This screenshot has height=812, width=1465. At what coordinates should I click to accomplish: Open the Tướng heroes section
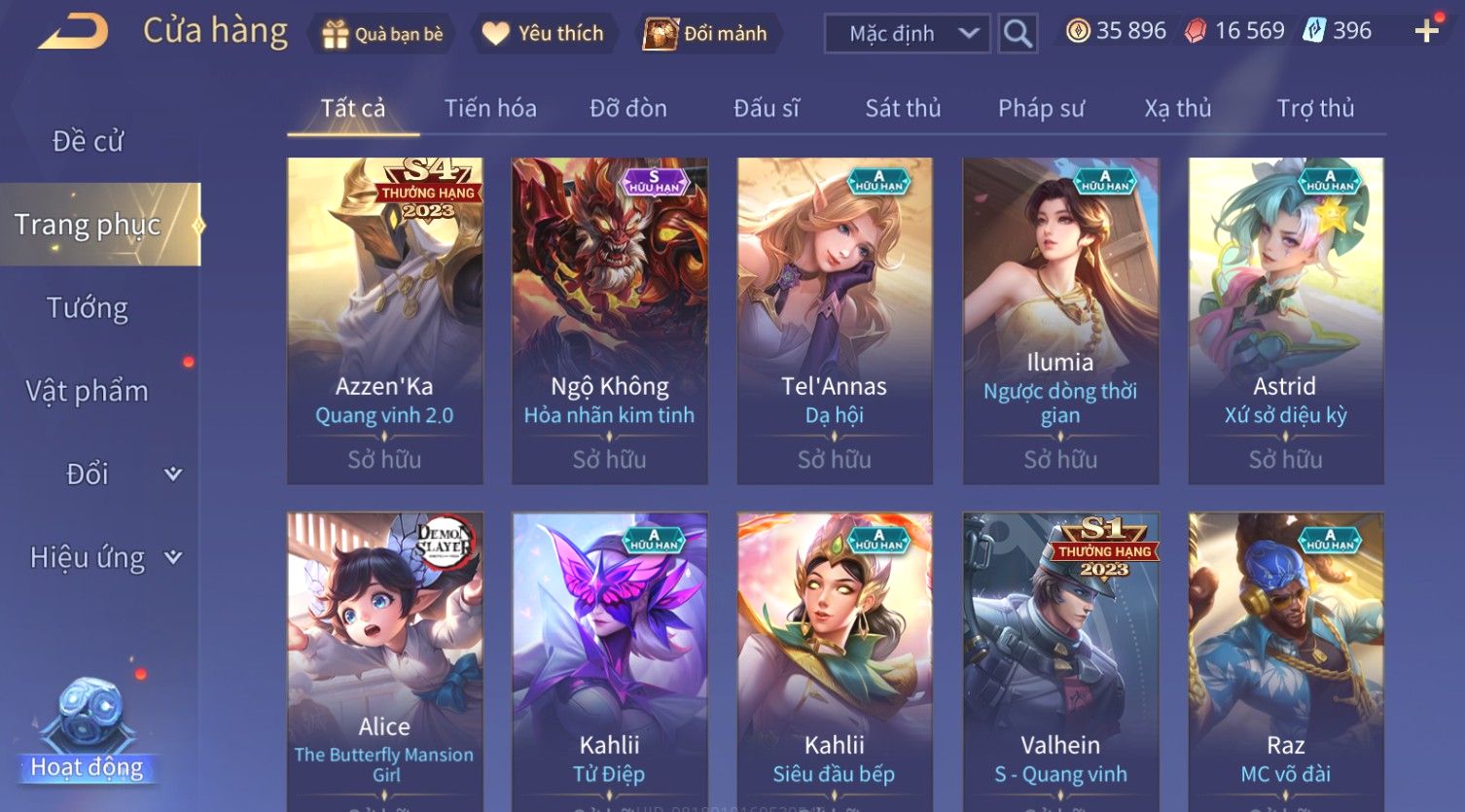point(88,308)
